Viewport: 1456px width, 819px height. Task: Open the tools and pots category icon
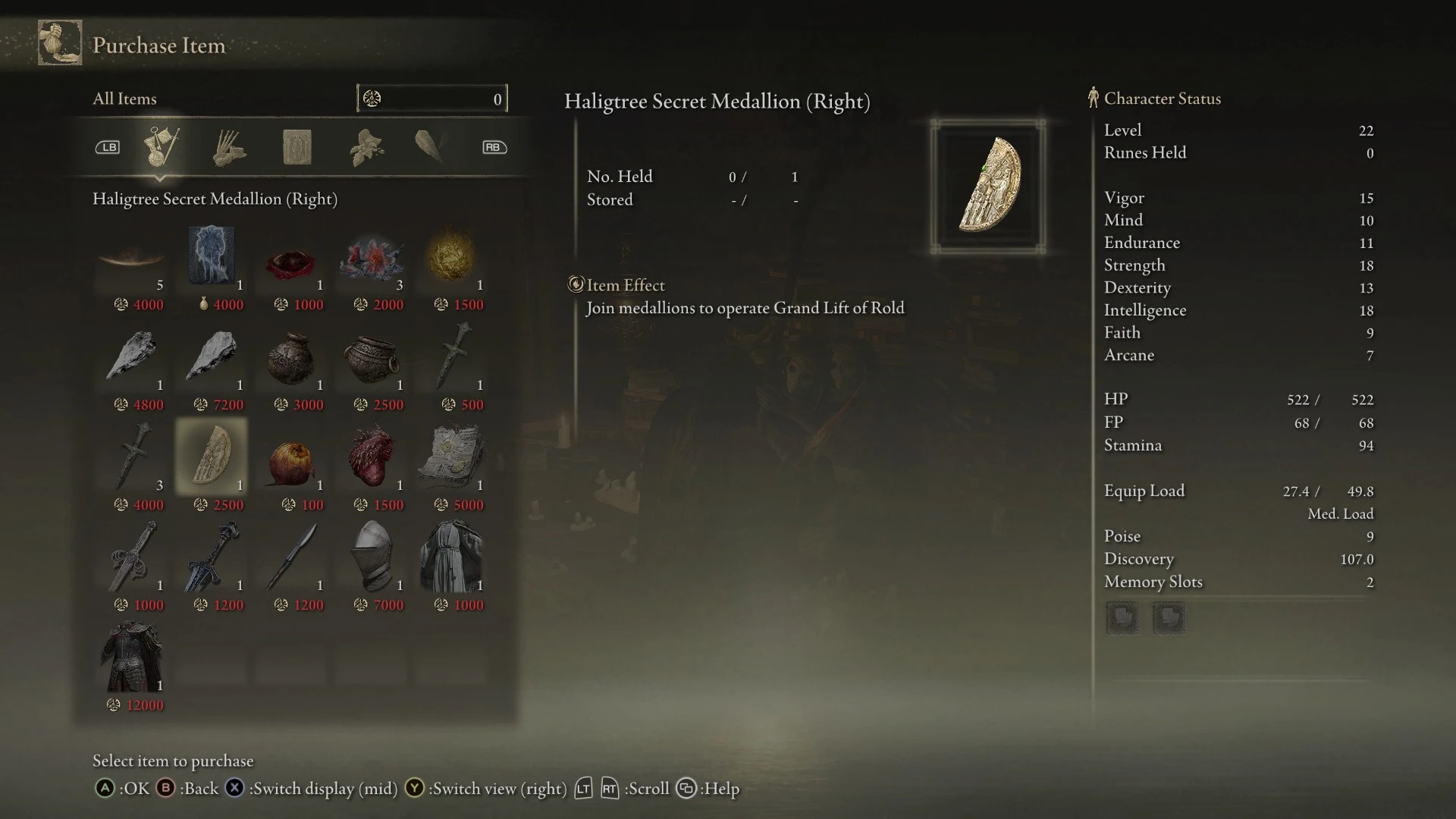(228, 146)
